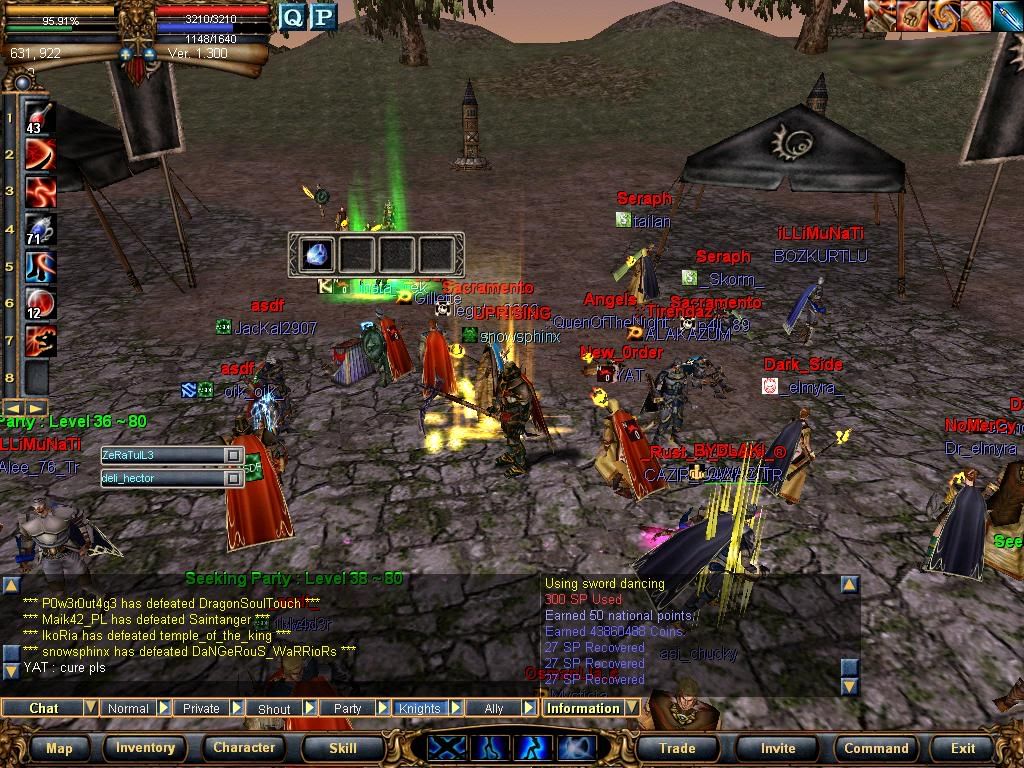1024x768 pixels.
Task: Start a Trade
Action: point(677,747)
